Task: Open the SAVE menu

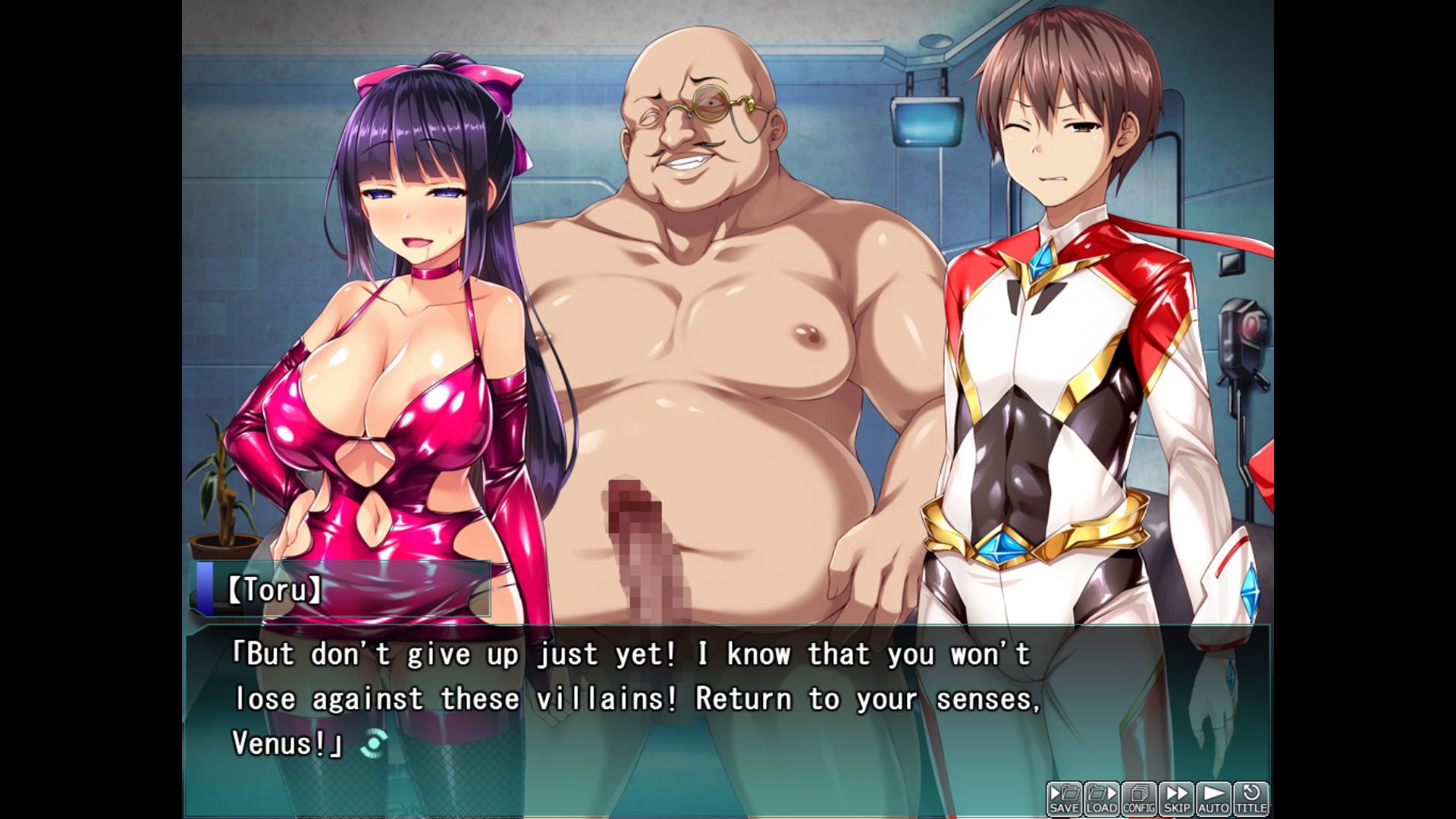Action: [x=1064, y=799]
